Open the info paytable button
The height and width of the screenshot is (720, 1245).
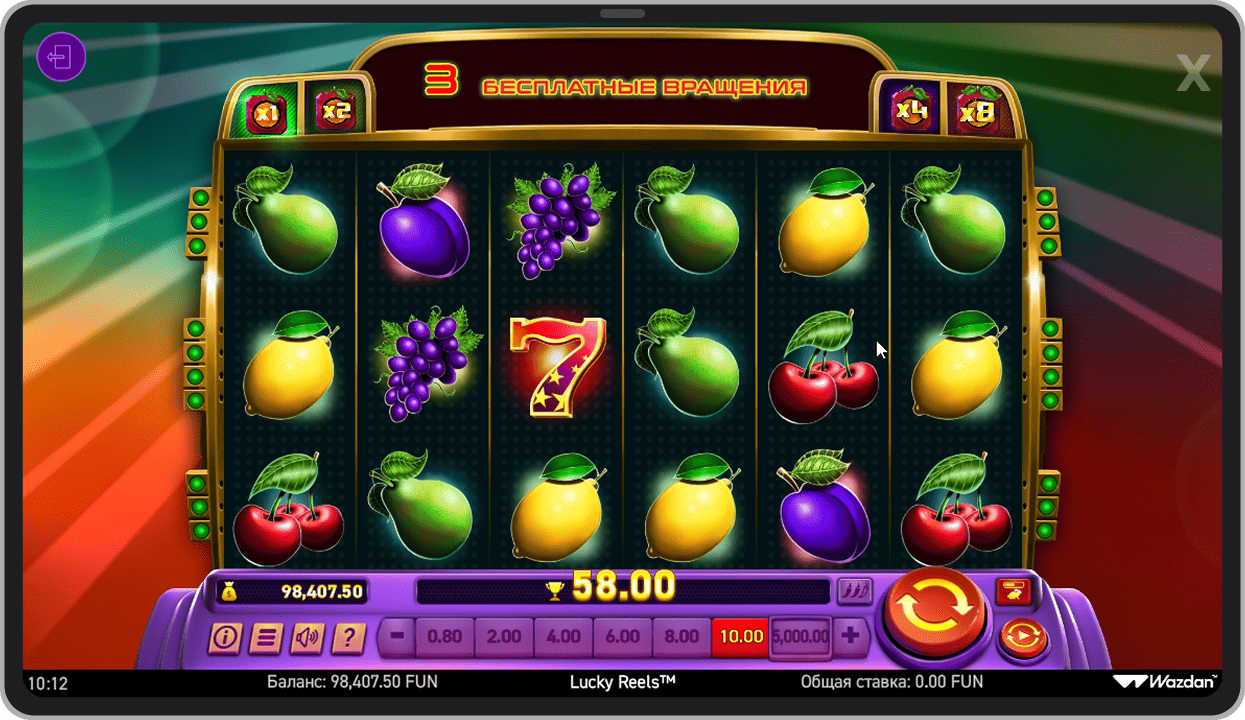(223, 637)
